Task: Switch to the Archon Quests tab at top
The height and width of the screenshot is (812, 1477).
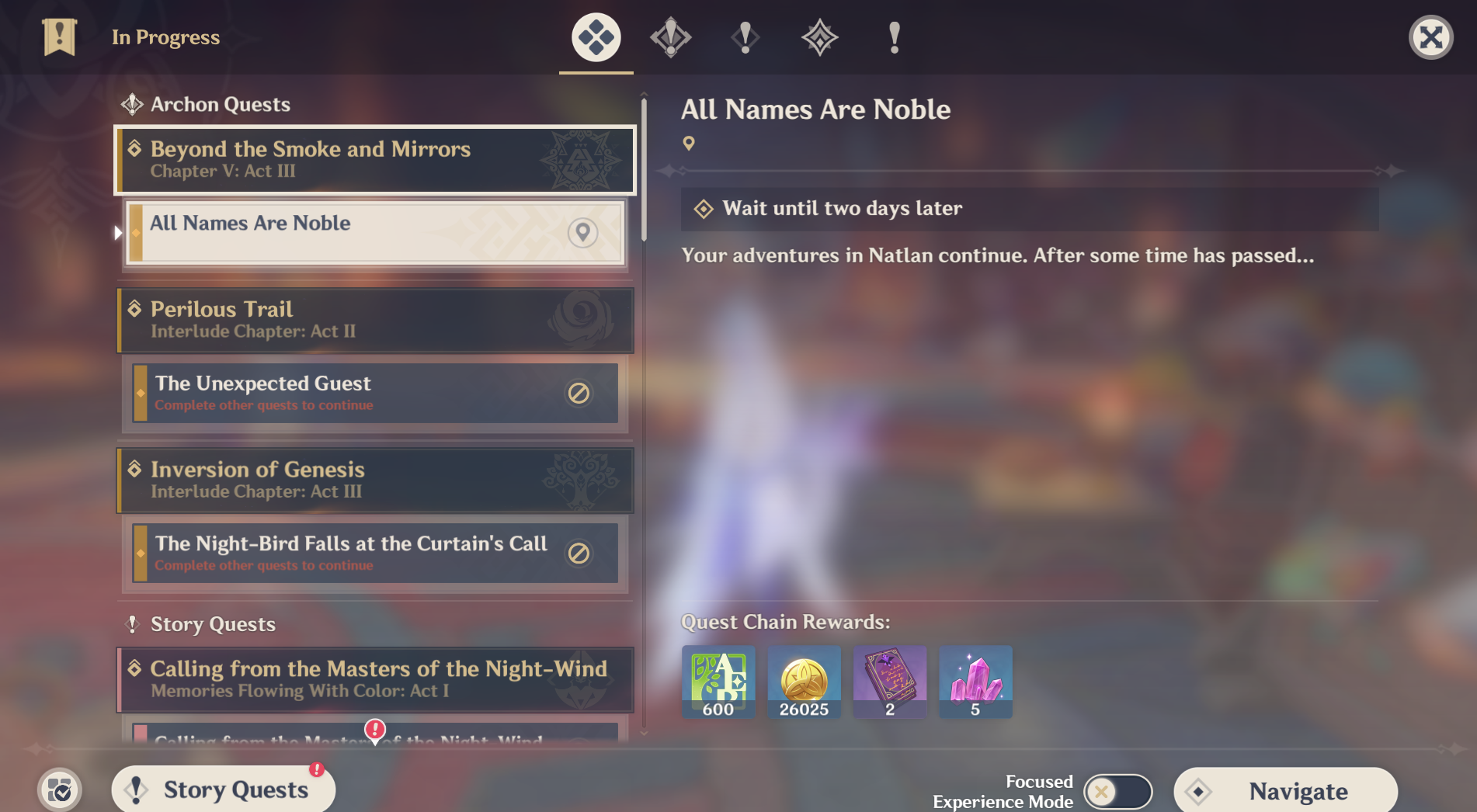Action: click(671, 37)
